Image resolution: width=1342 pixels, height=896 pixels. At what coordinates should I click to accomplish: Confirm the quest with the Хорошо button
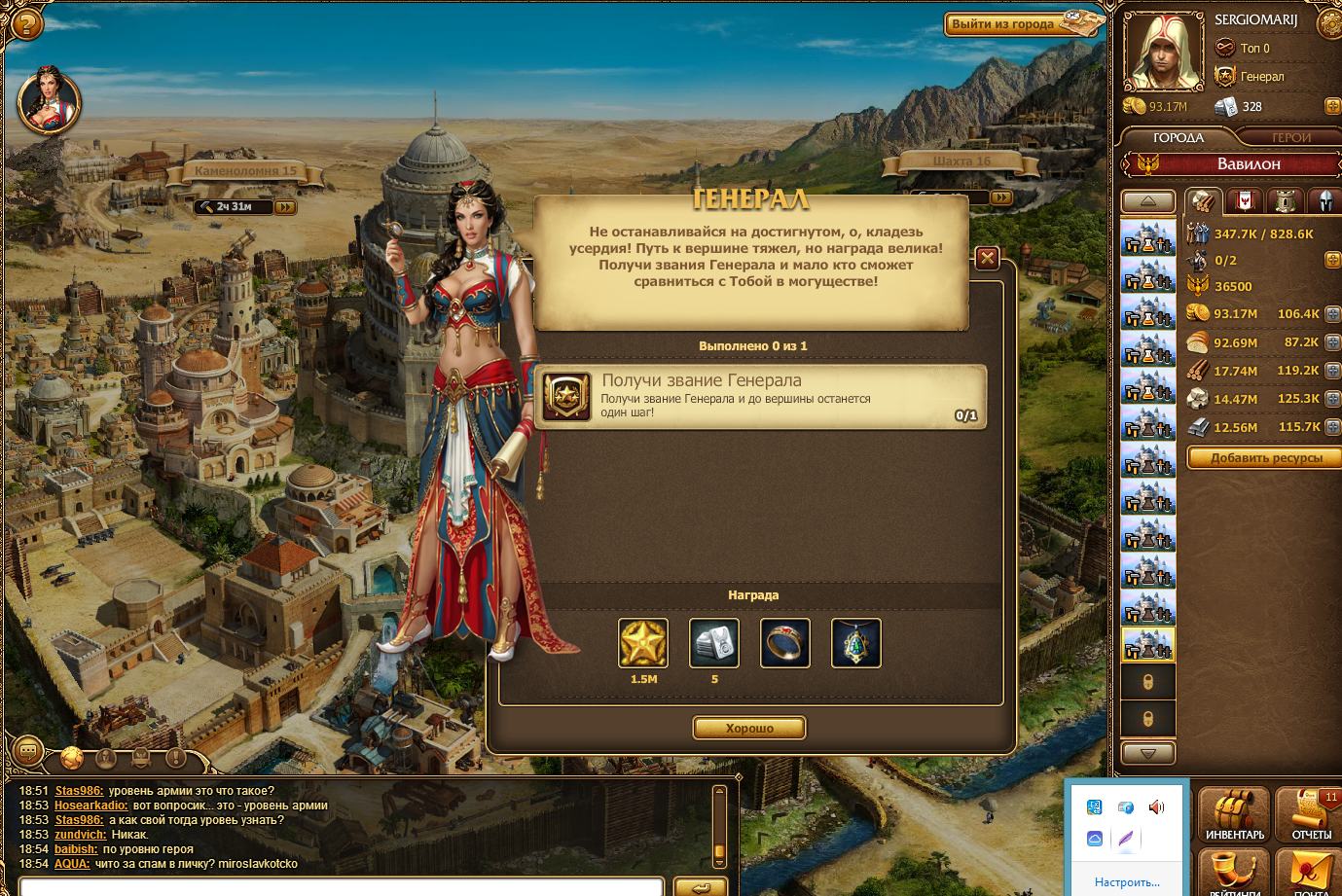[x=749, y=728]
